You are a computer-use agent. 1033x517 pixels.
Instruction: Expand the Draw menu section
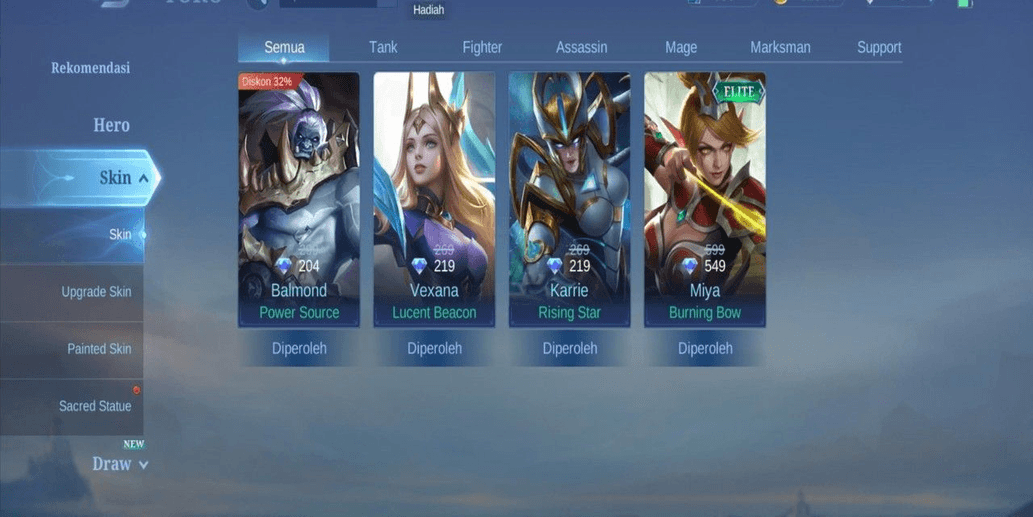pos(119,464)
